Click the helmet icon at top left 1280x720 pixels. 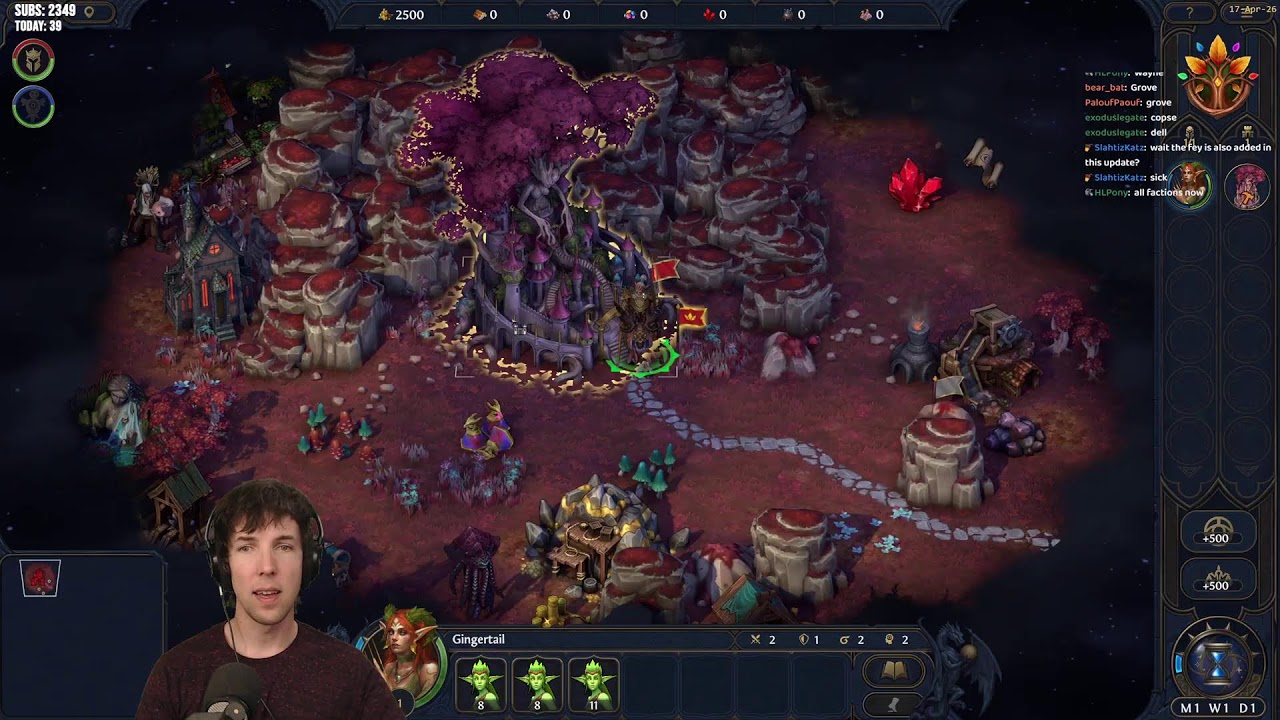coord(33,60)
